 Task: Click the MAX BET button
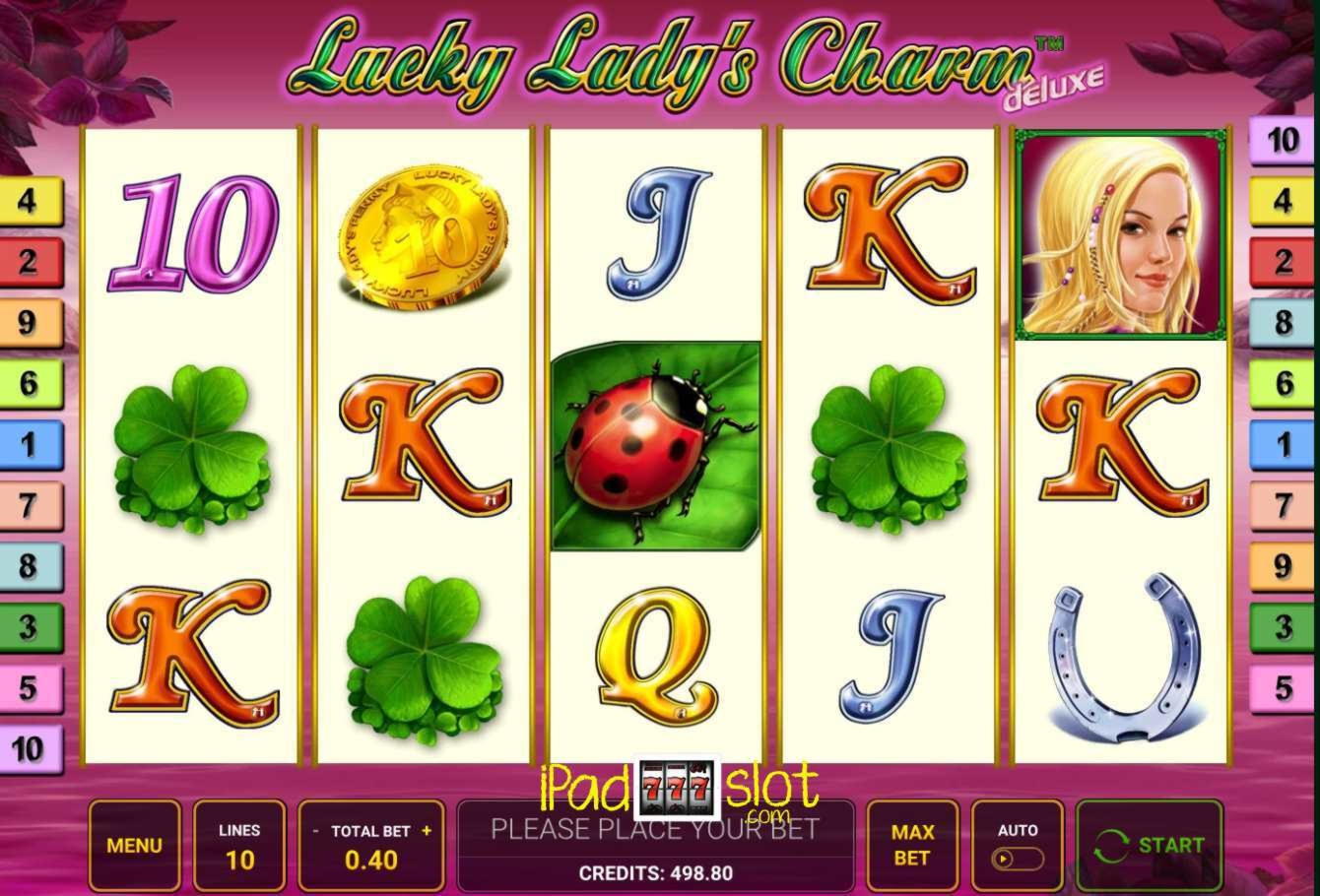(x=911, y=845)
